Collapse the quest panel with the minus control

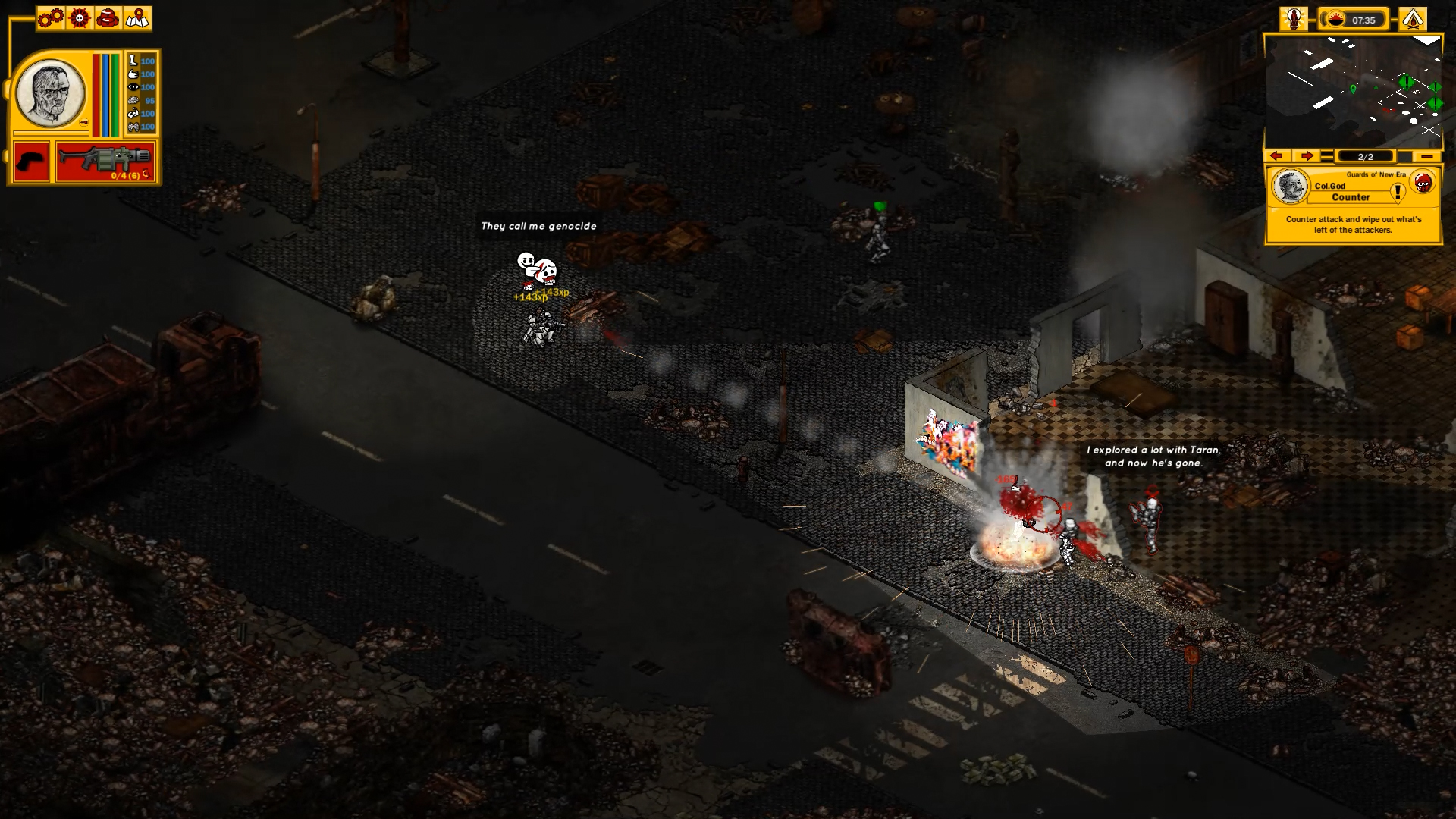click(1427, 156)
